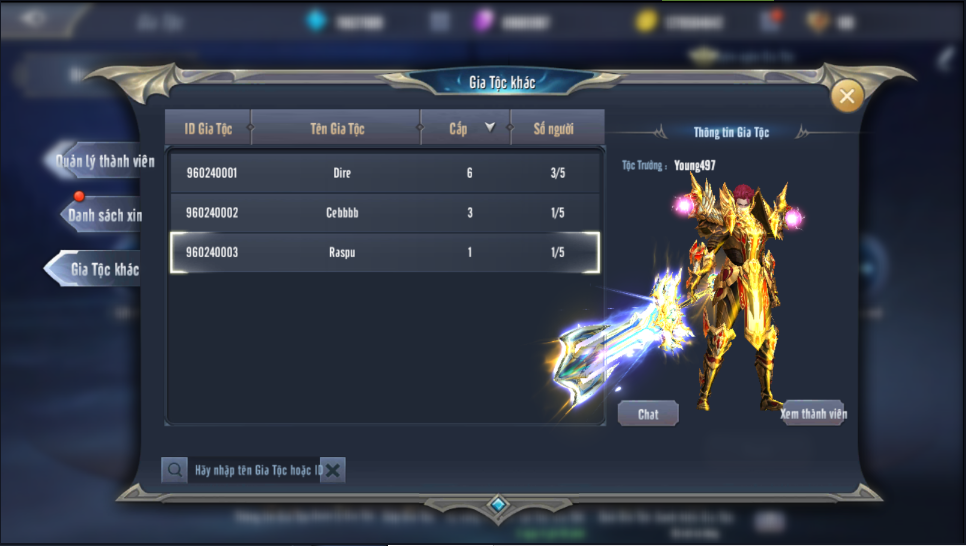Select the Dire clan row
Image resolution: width=966 pixels, height=546 pixels.
(385, 173)
